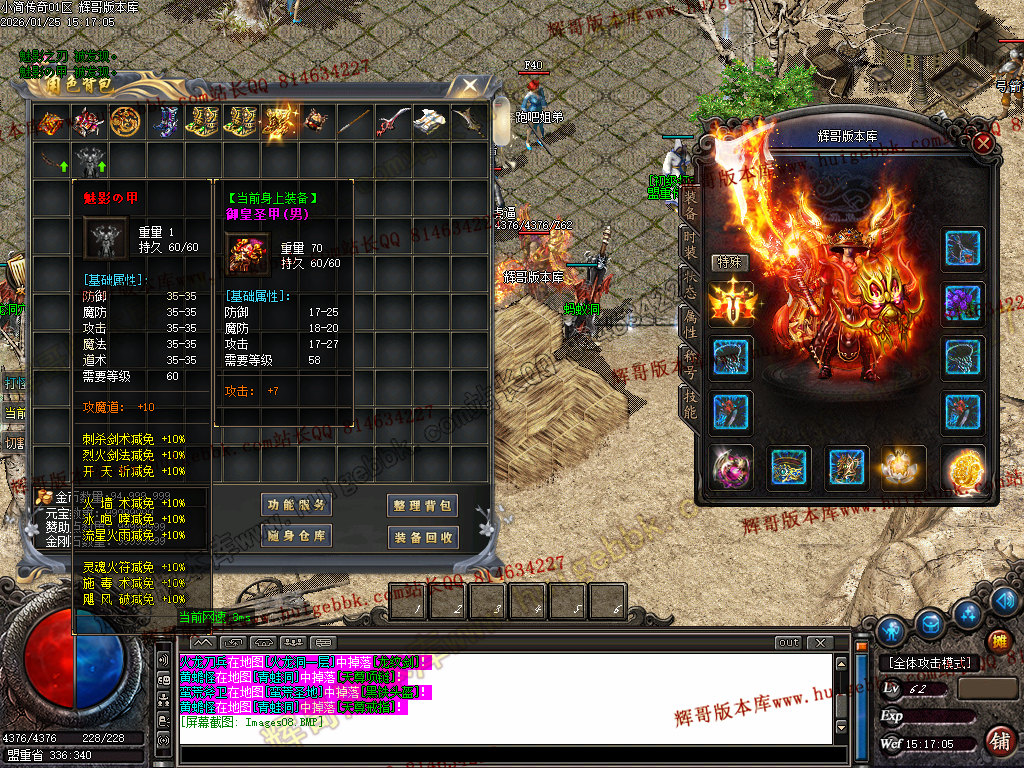Sort the bag with 整理背包
This screenshot has width=1024, height=768.
pyautogui.click(x=423, y=506)
